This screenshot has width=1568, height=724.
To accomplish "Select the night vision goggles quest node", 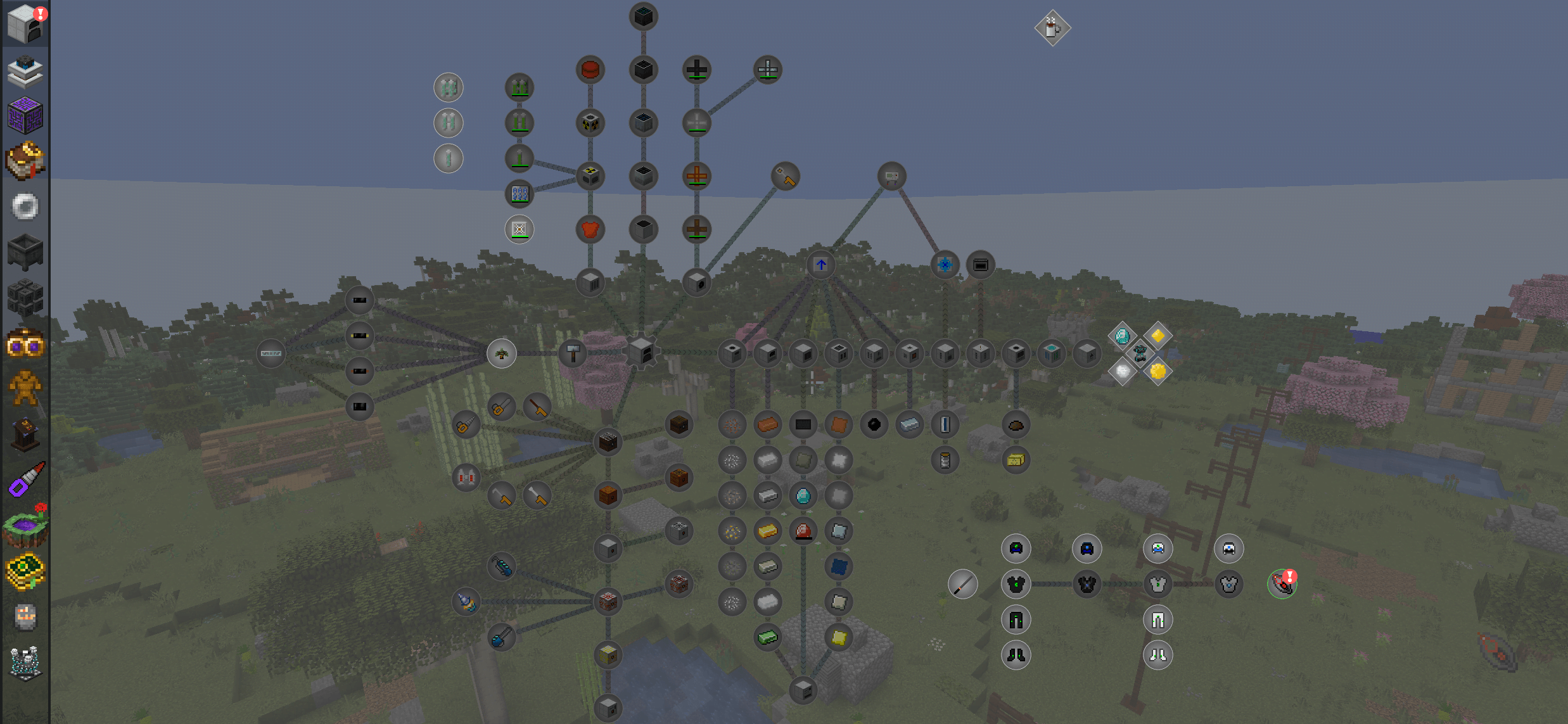I will (1016, 549).
